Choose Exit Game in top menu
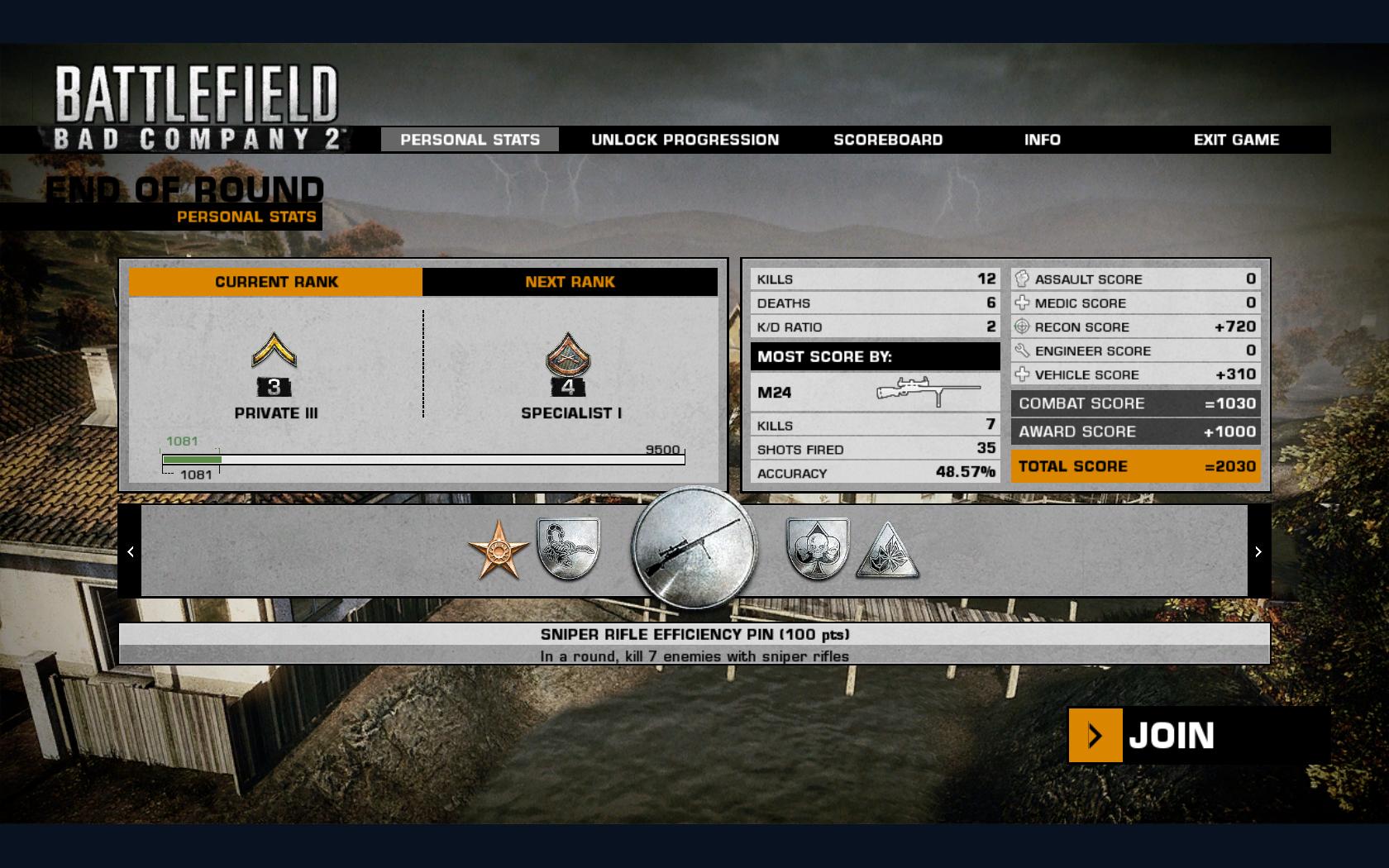Screen dimensions: 1389x868 pyautogui.click(x=1236, y=140)
